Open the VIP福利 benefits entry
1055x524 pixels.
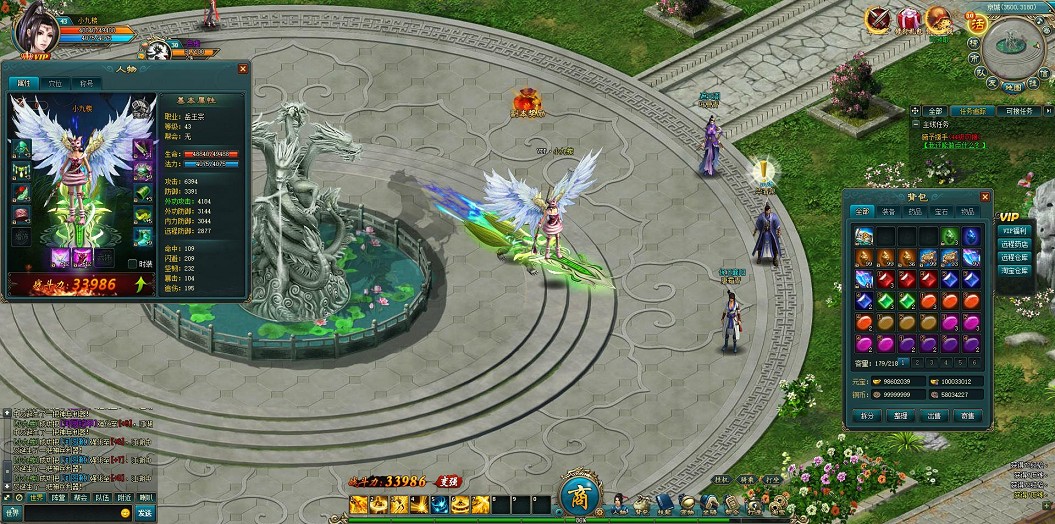pyautogui.click(x=1014, y=230)
